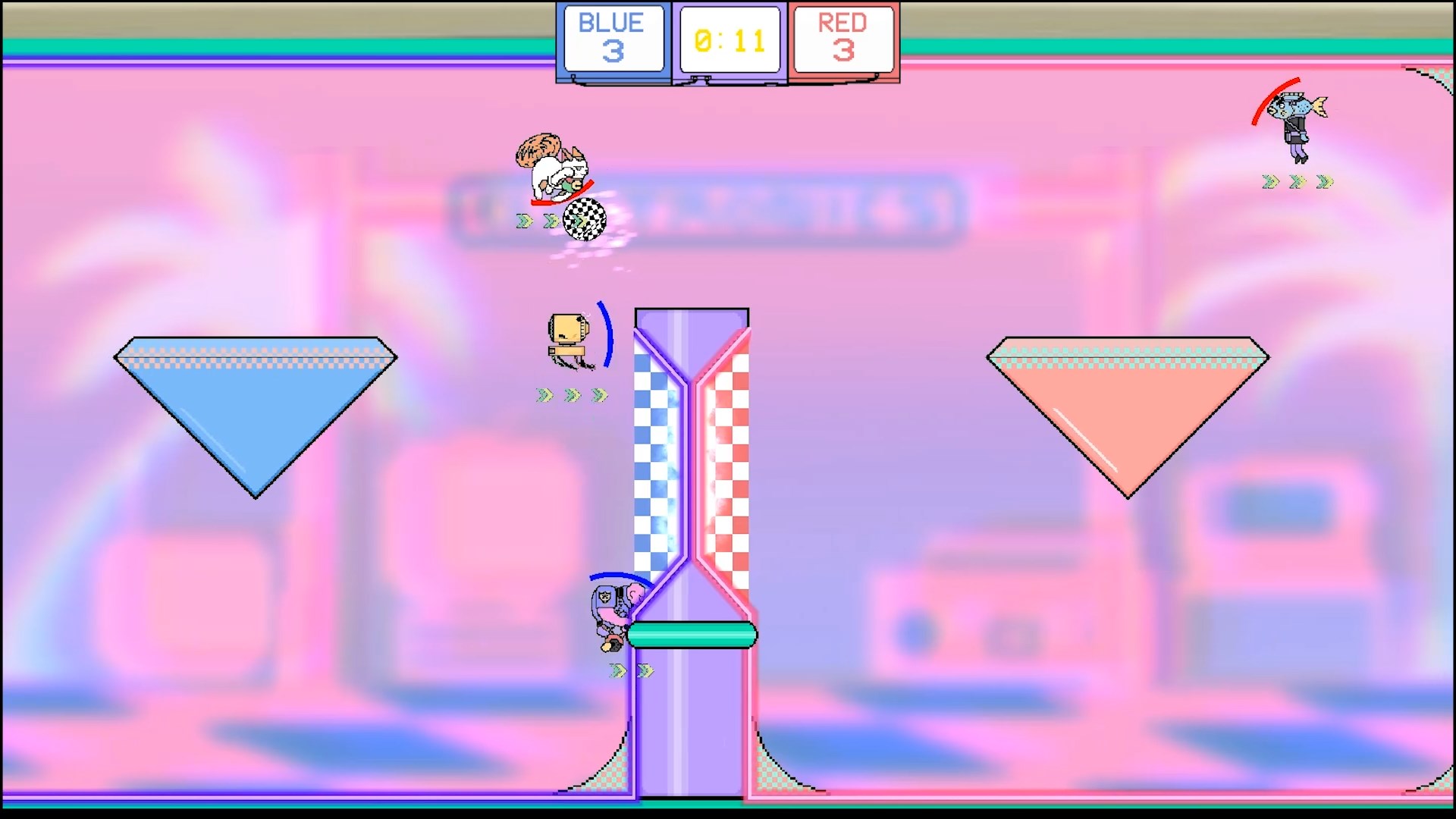Click the chevron arrows below the robot
This screenshot has width=1456, height=819.
[571, 394]
